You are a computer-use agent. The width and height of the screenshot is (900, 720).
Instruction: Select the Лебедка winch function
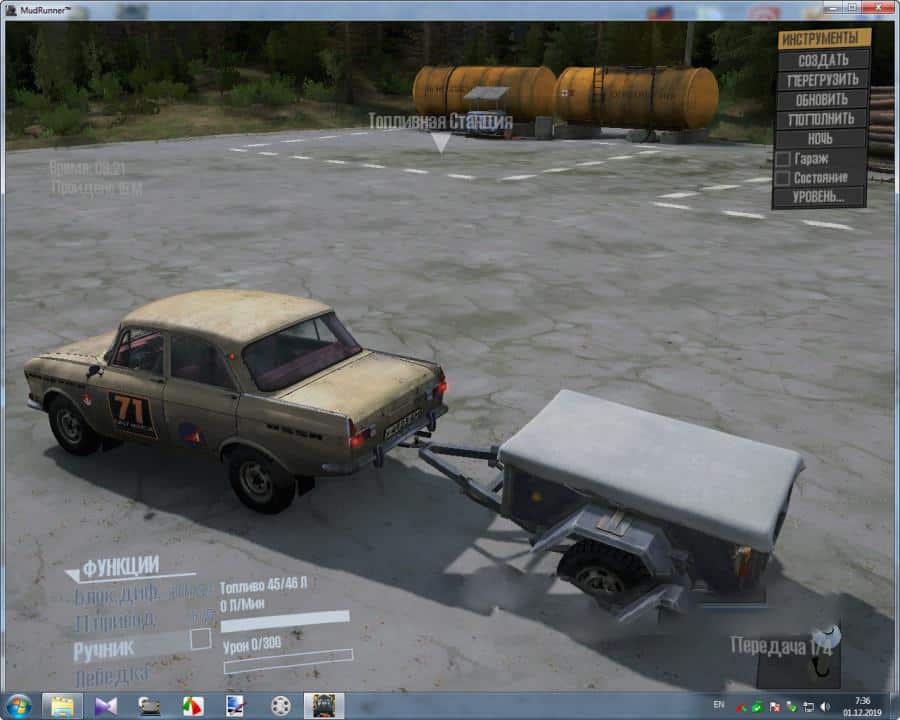point(112,677)
